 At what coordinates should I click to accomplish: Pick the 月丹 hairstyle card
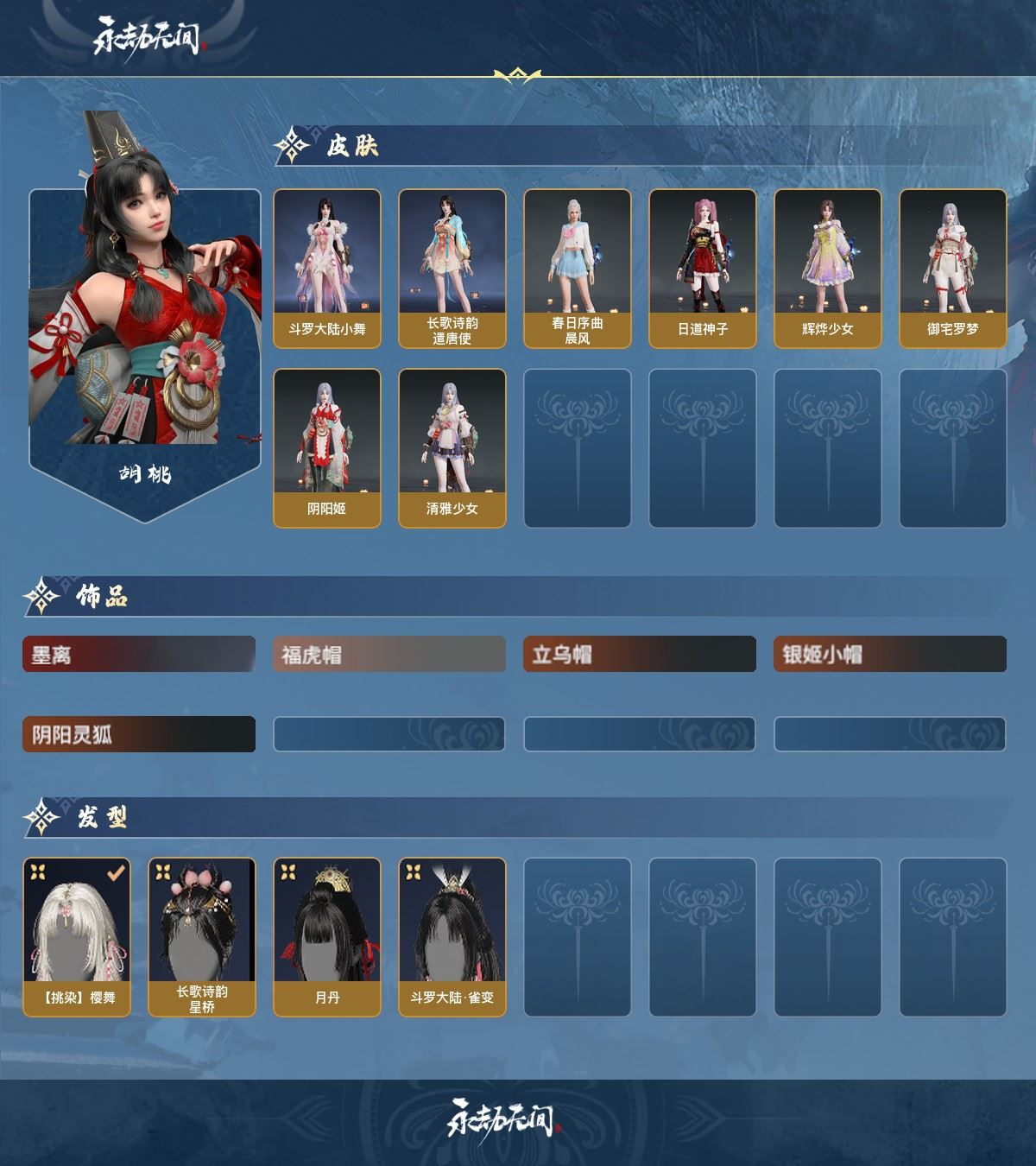coord(327,936)
